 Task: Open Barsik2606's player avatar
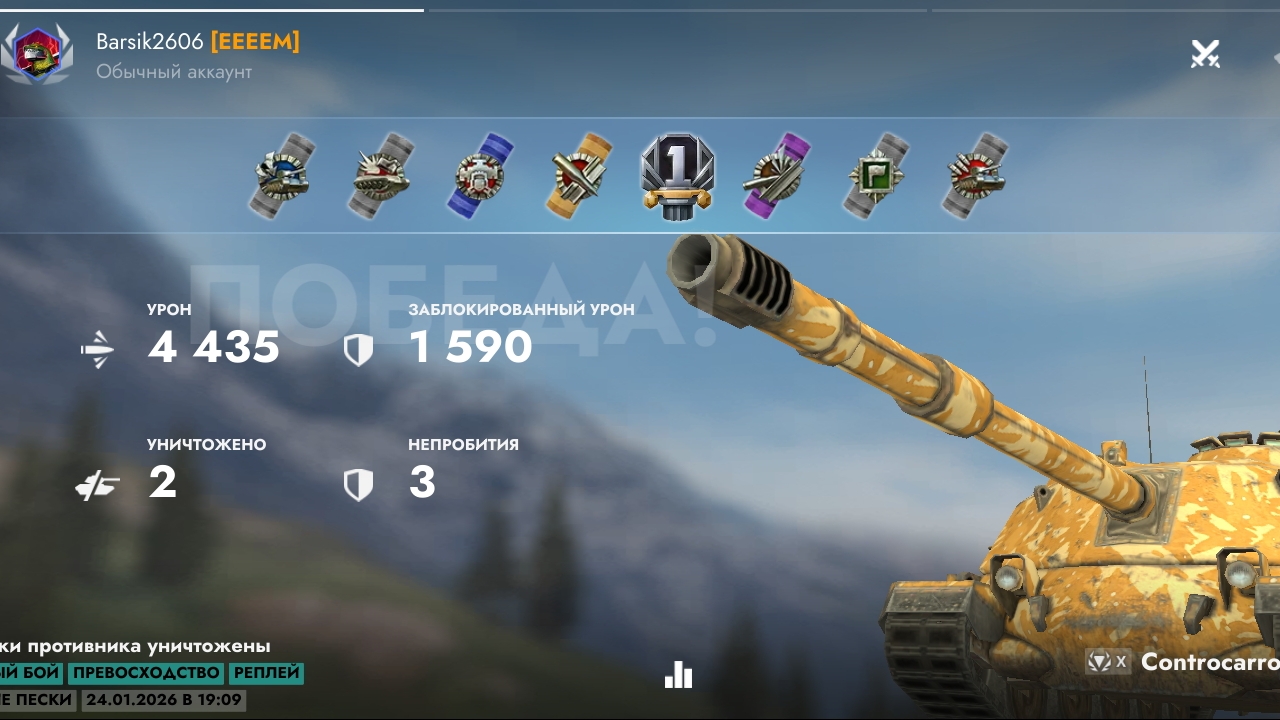[37, 54]
